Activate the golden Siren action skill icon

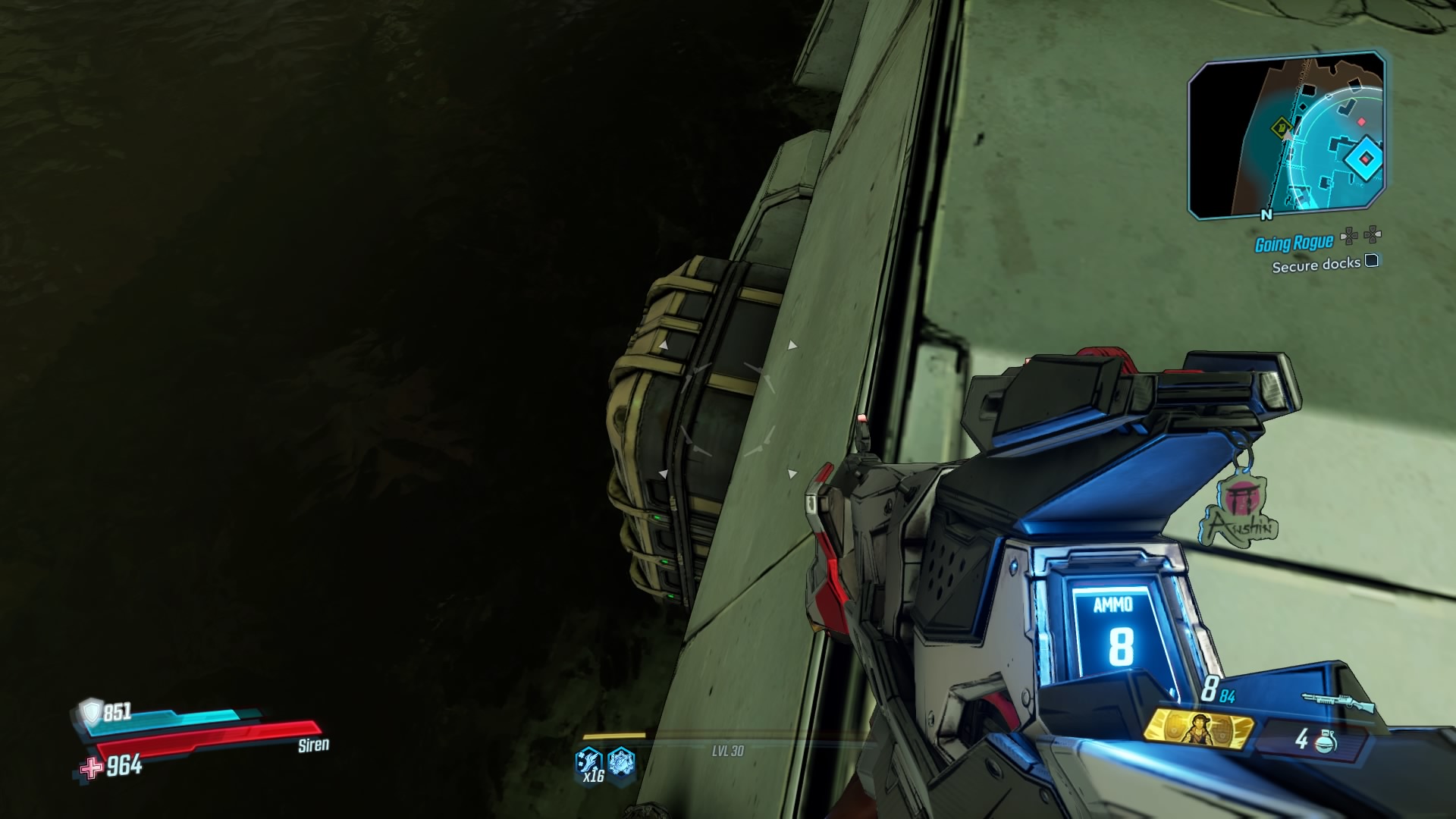[x=1197, y=730]
